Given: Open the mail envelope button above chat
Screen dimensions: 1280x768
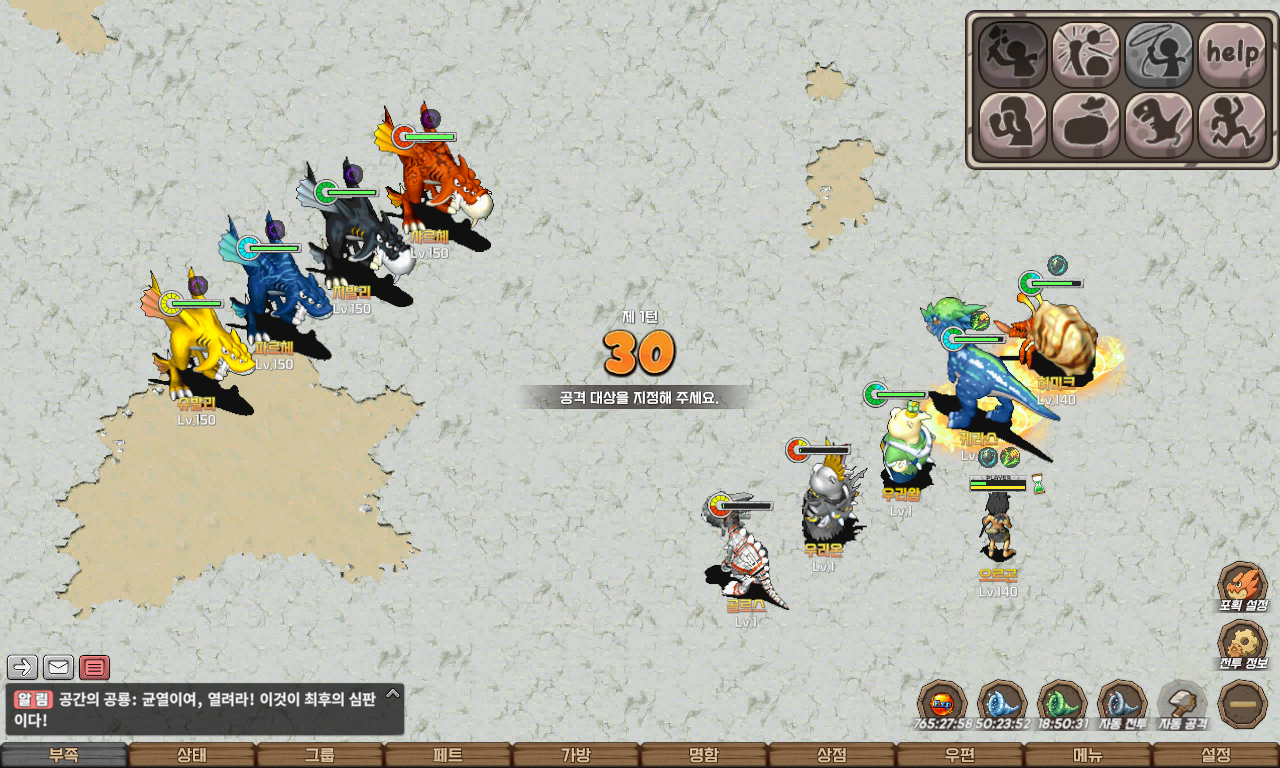Looking at the screenshot, I should [58, 667].
